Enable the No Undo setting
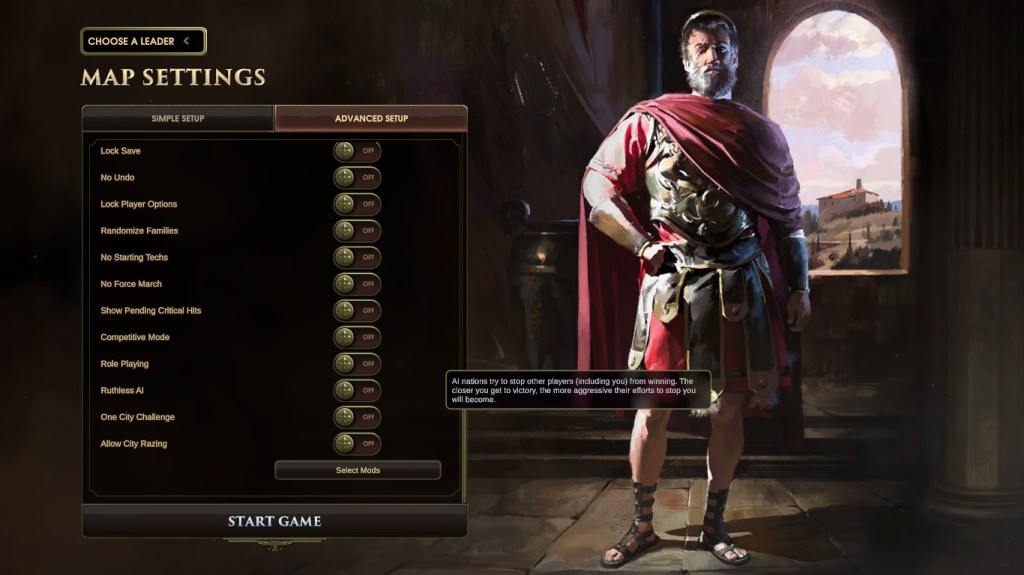1024x575 pixels. [357, 177]
